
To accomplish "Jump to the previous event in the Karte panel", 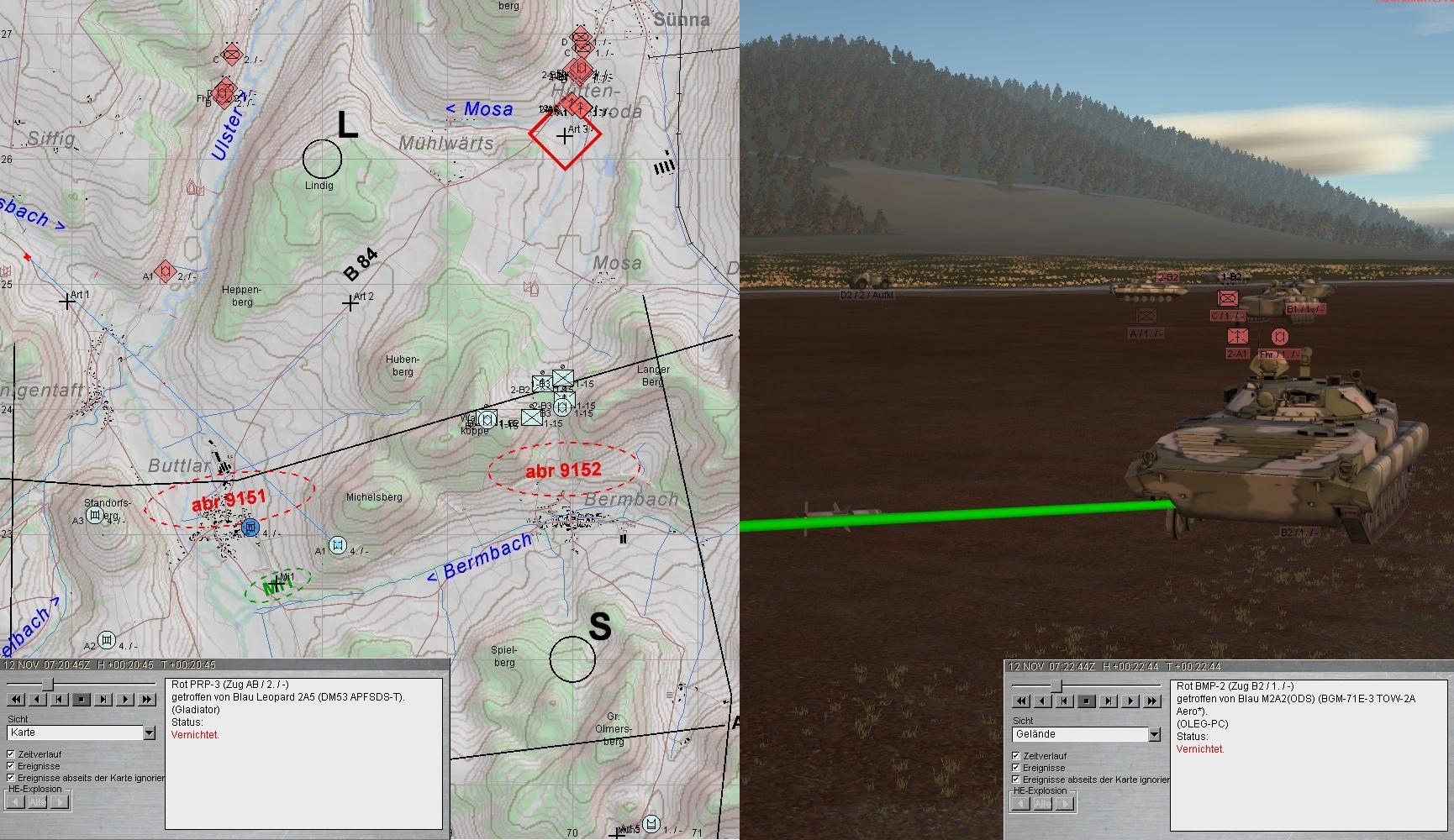I will [x=59, y=699].
